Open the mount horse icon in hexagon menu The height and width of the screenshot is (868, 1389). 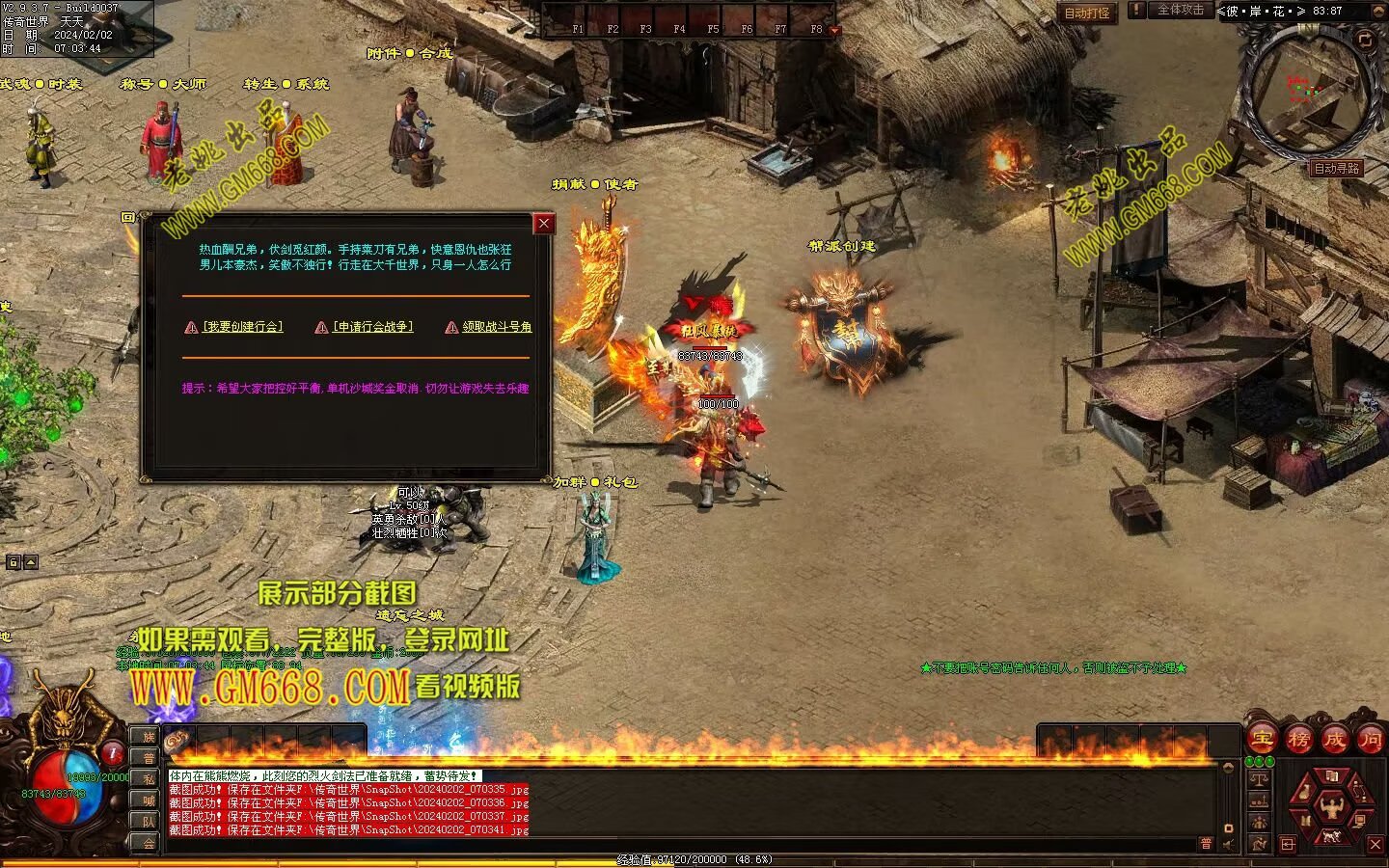[x=1332, y=835]
